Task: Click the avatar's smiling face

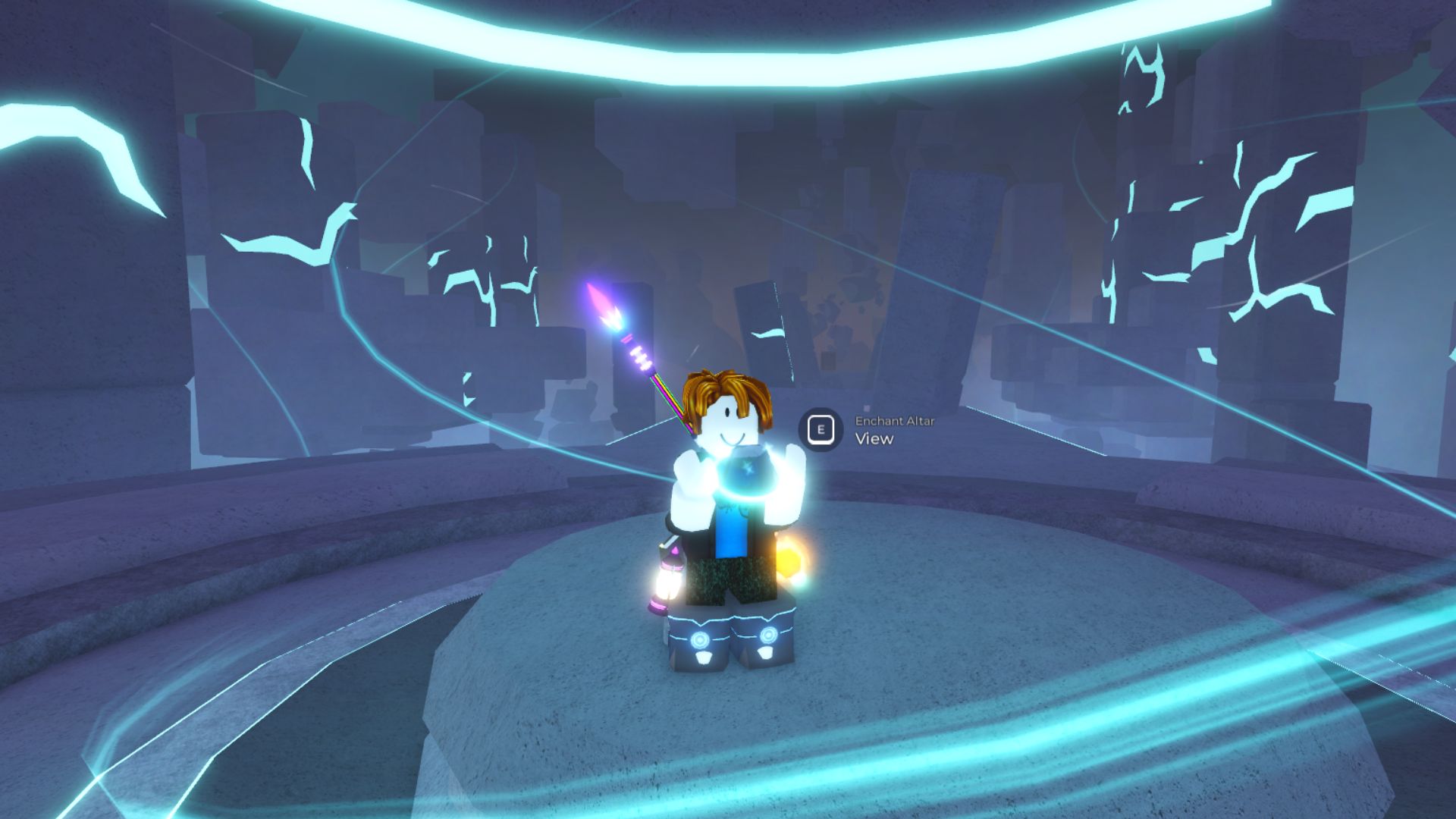Action: click(732, 432)
